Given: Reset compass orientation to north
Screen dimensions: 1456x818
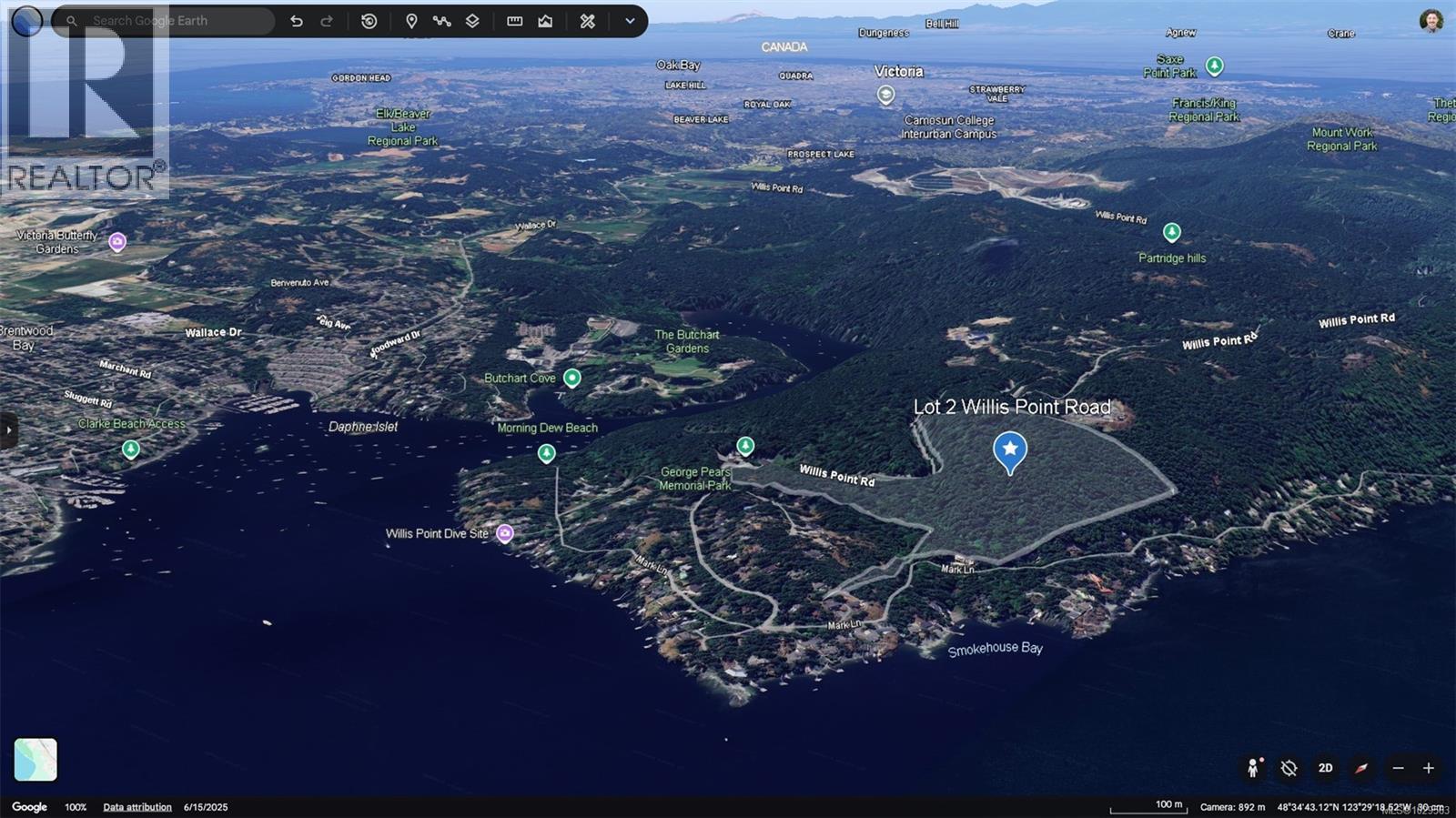Looking at the screenshot, I should click(1360, 768).
